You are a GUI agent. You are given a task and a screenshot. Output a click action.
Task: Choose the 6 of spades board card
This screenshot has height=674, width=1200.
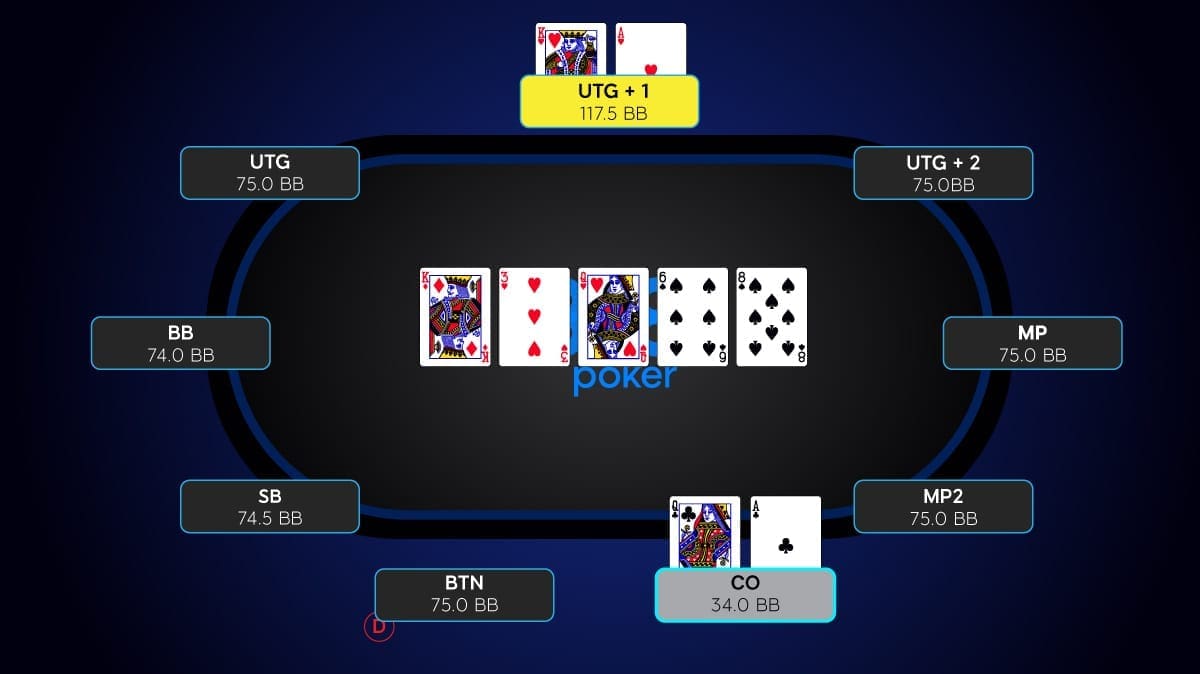click(692, 317)
